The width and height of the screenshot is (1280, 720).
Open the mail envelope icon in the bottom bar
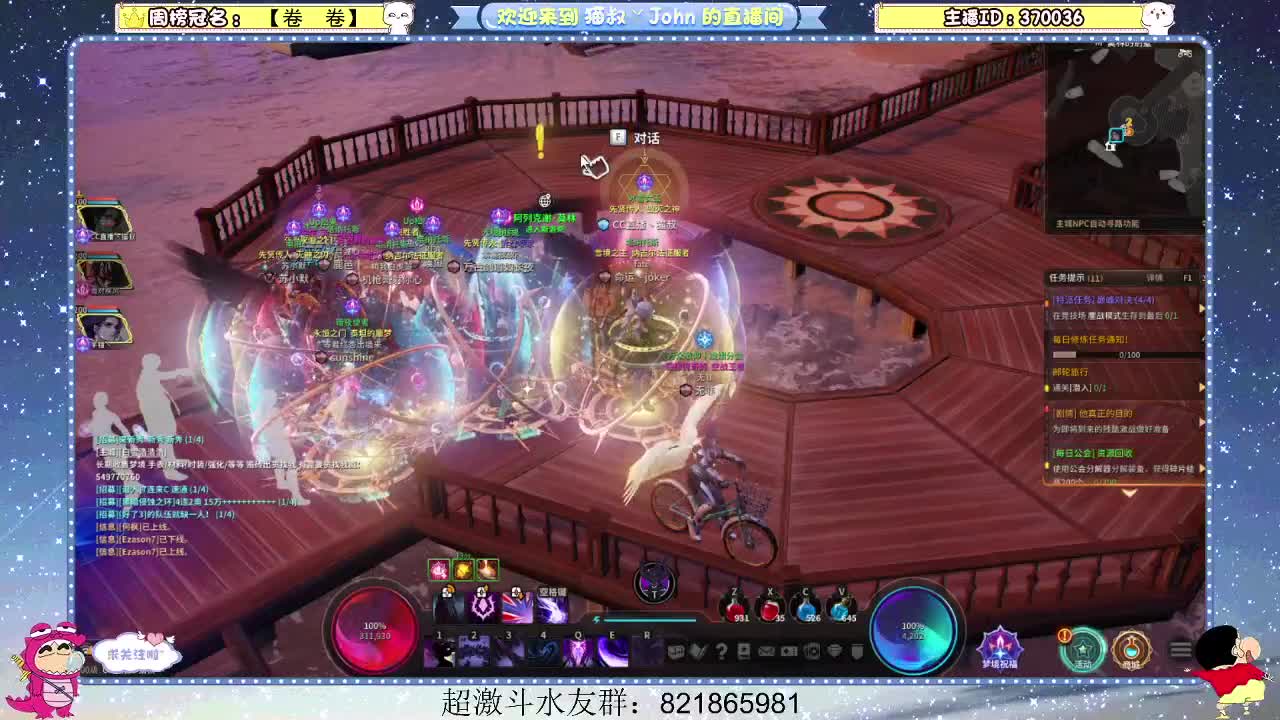[767, 650]
